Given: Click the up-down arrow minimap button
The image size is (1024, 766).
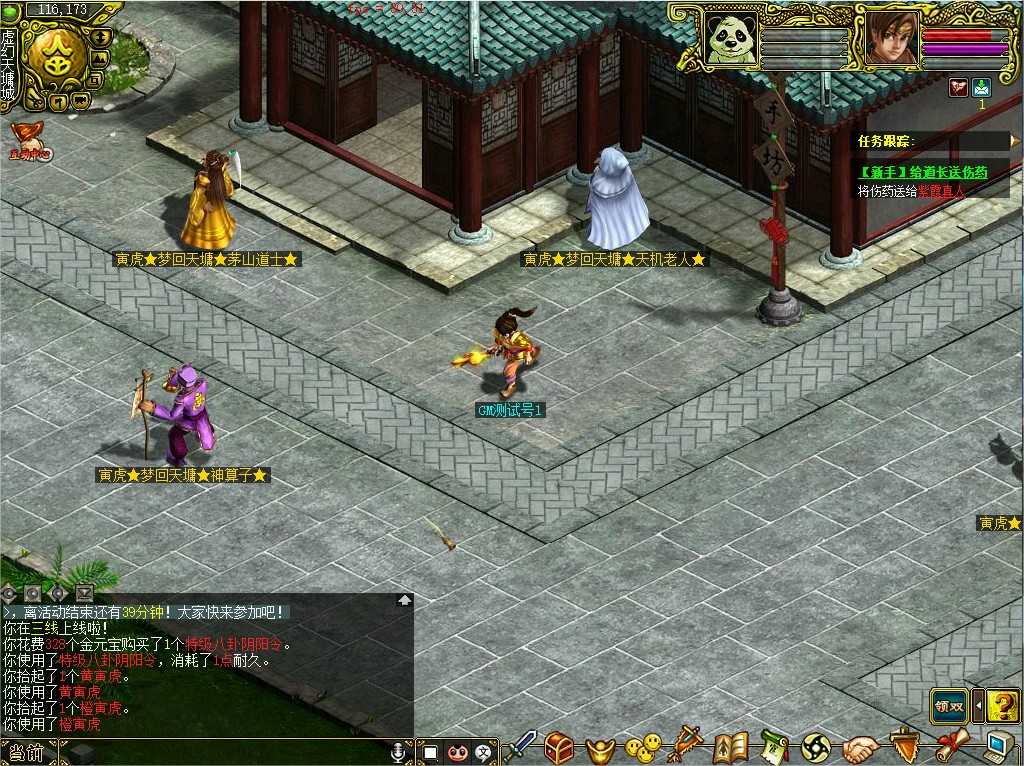Looking at the screenshot, I should coord(100,37).
